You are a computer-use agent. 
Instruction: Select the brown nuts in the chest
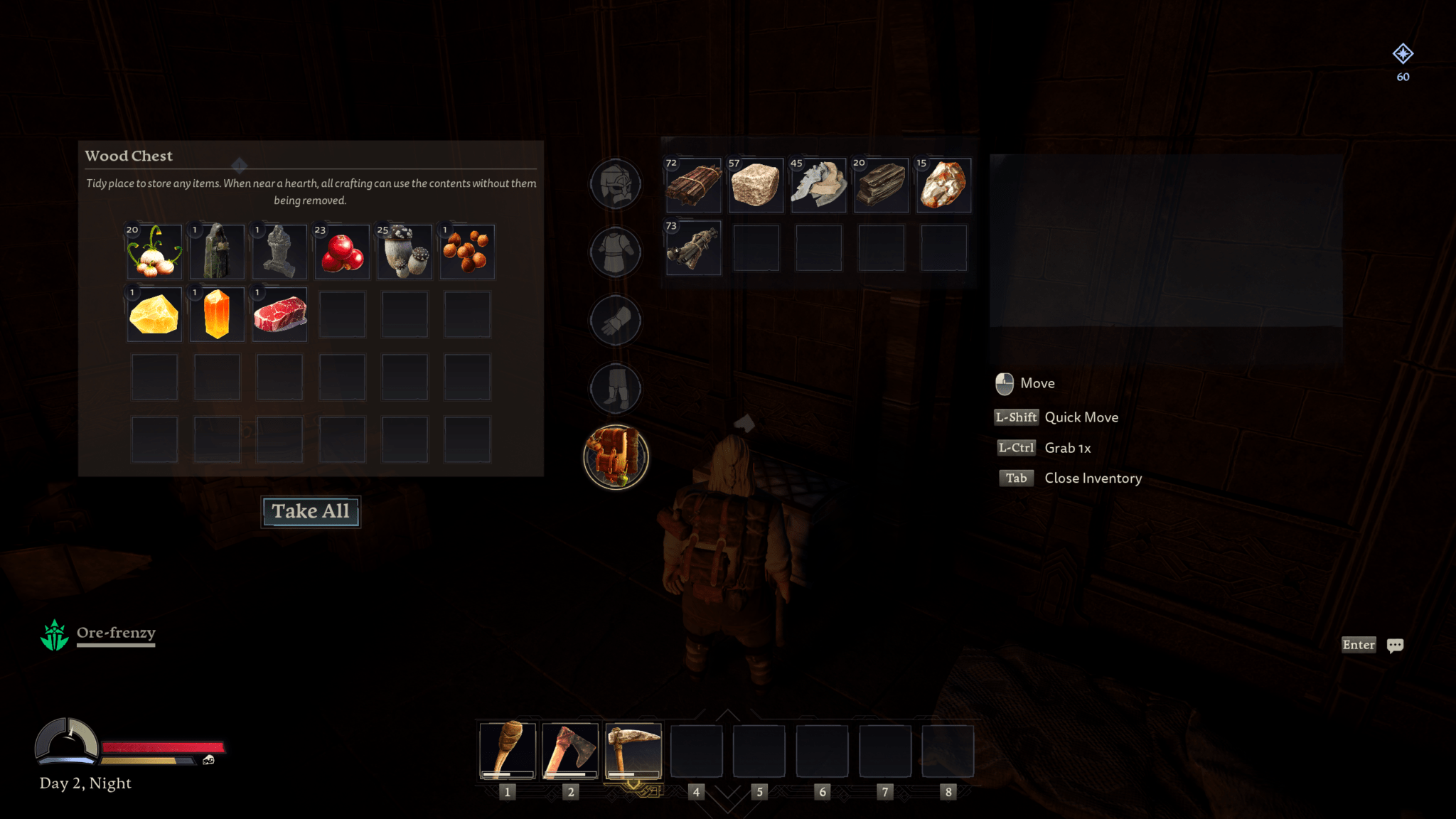467,252
